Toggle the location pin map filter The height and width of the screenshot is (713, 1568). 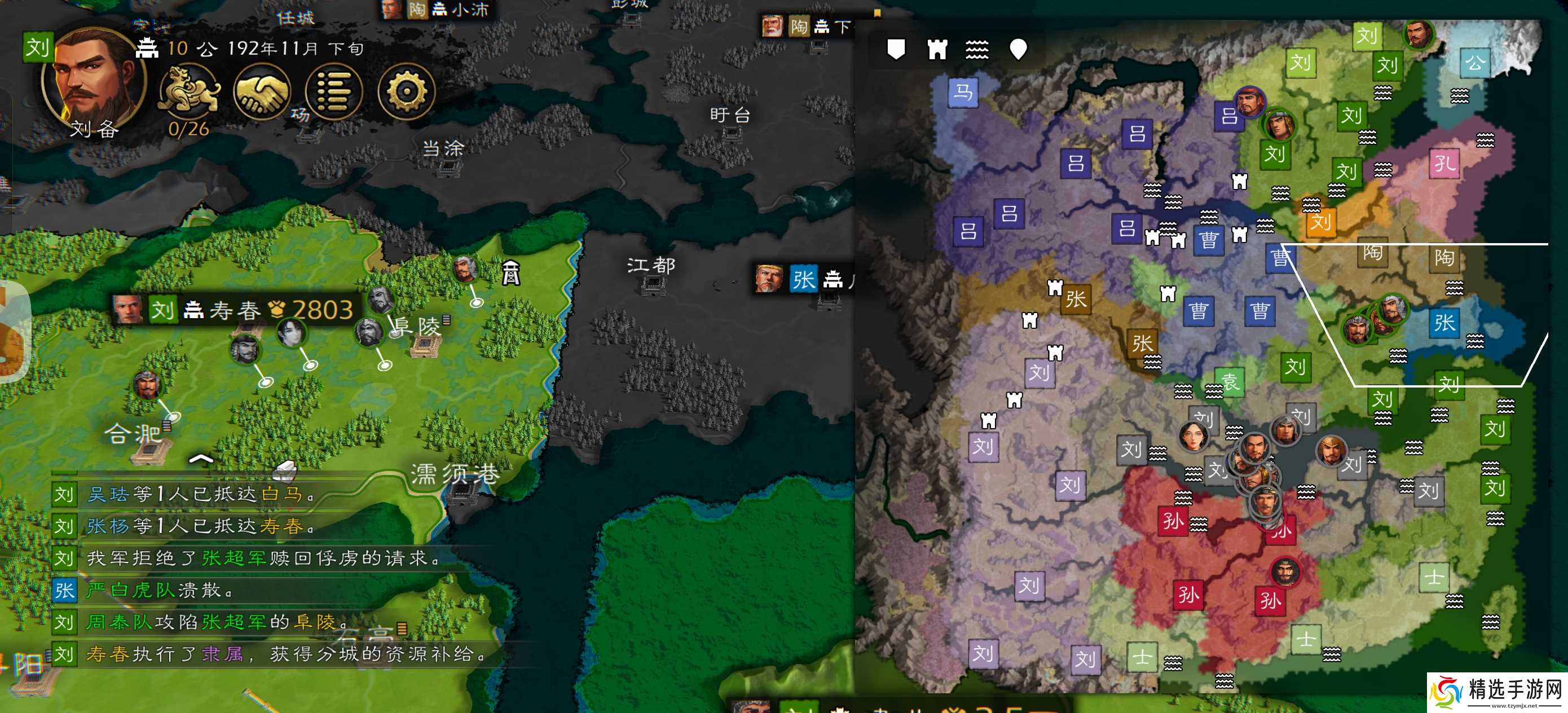click(1018, 49)
